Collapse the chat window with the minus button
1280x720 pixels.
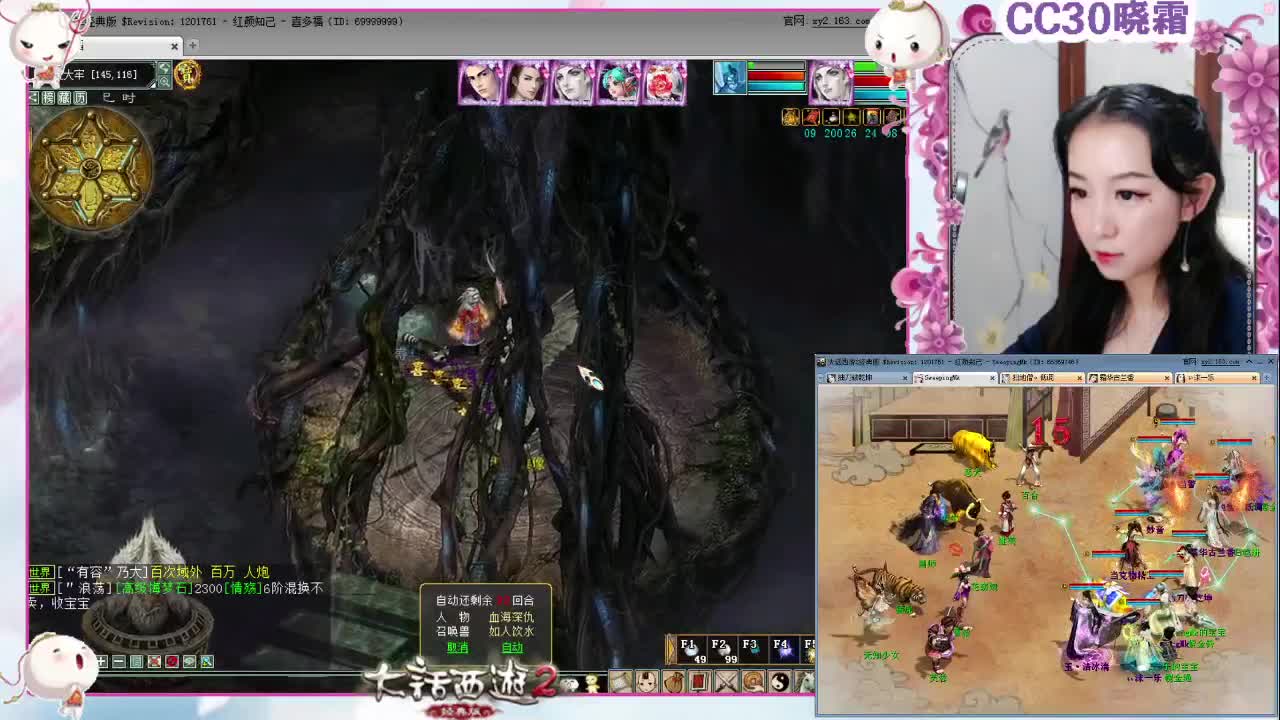coord(119,661)
